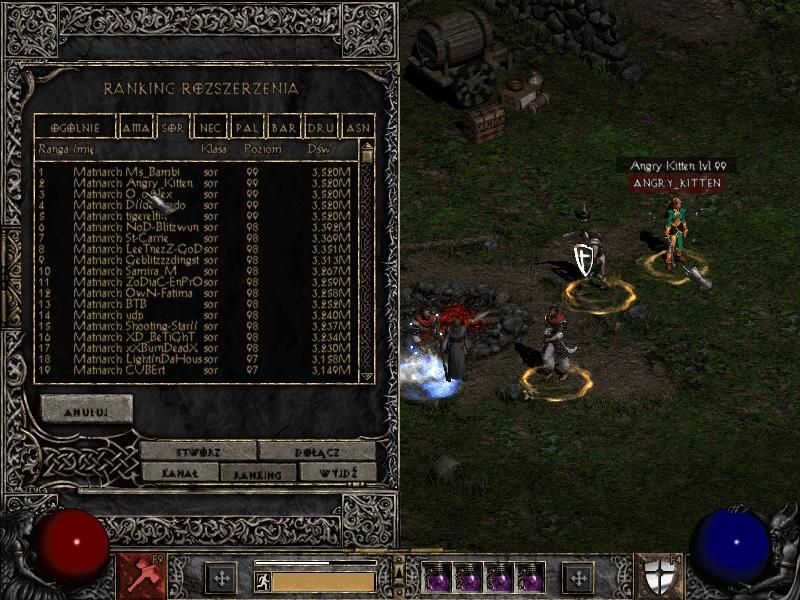Open the KANAŁ channel button

coord(179,472)
